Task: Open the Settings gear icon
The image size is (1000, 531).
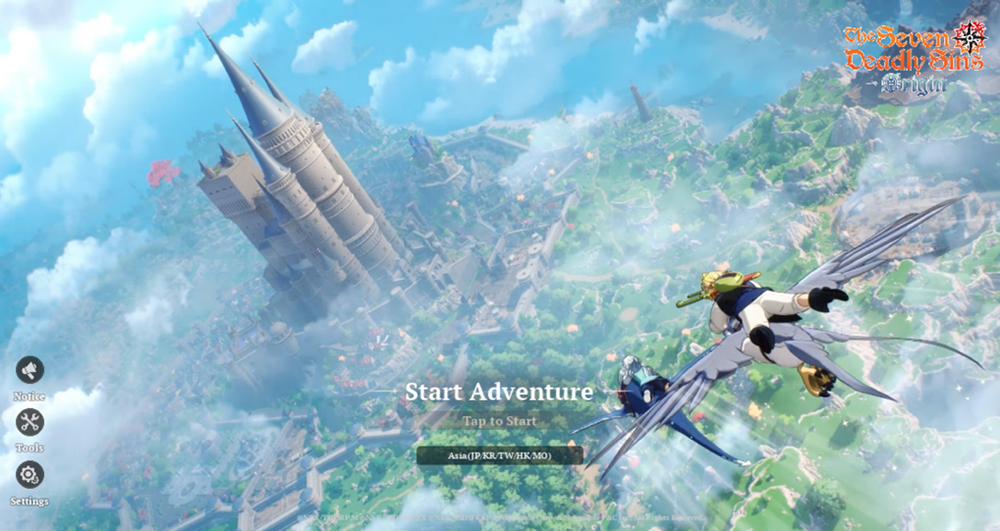Action: (x=29, y=474)
